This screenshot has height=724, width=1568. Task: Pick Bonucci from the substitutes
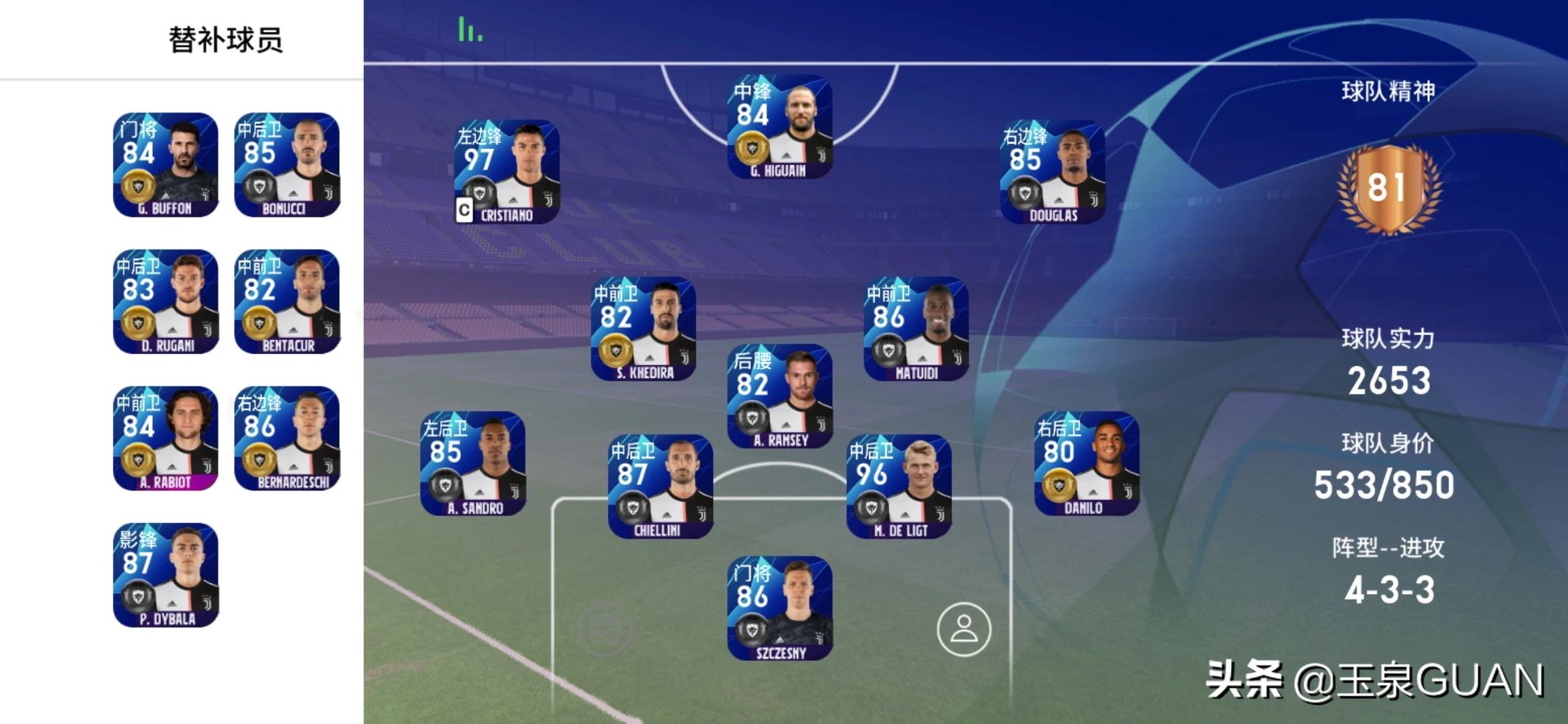[287, 165]
